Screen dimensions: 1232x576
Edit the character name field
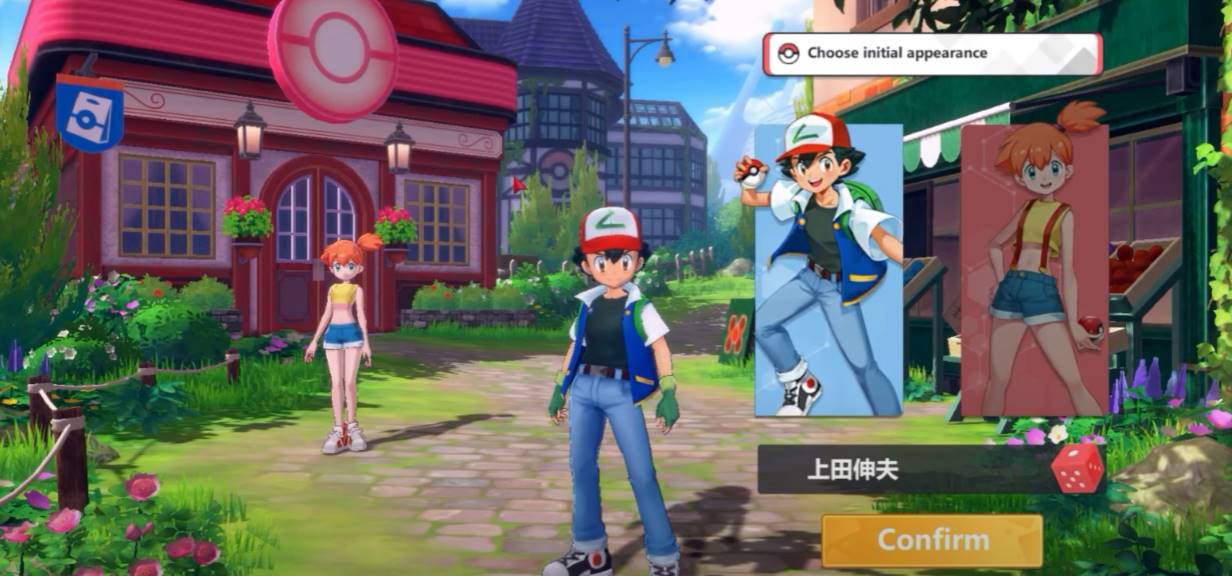[x=900, y=470]
